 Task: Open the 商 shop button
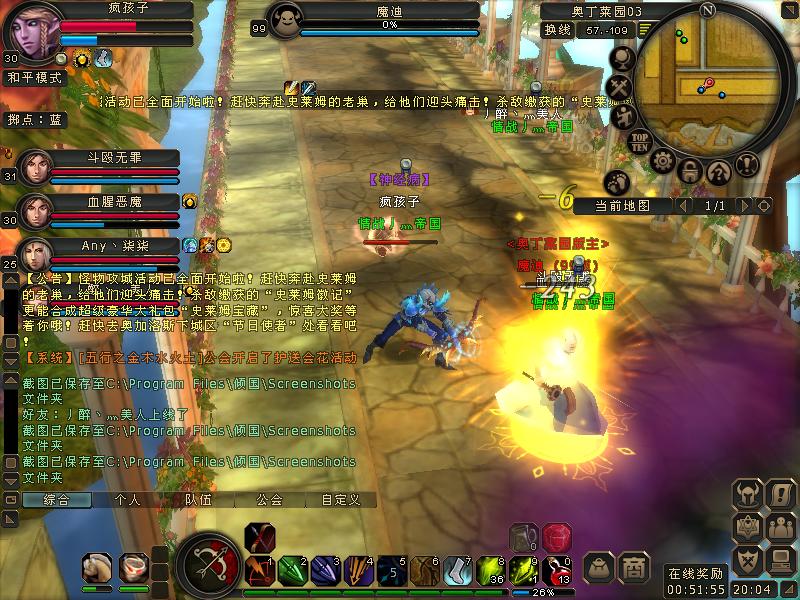(633, 567)
